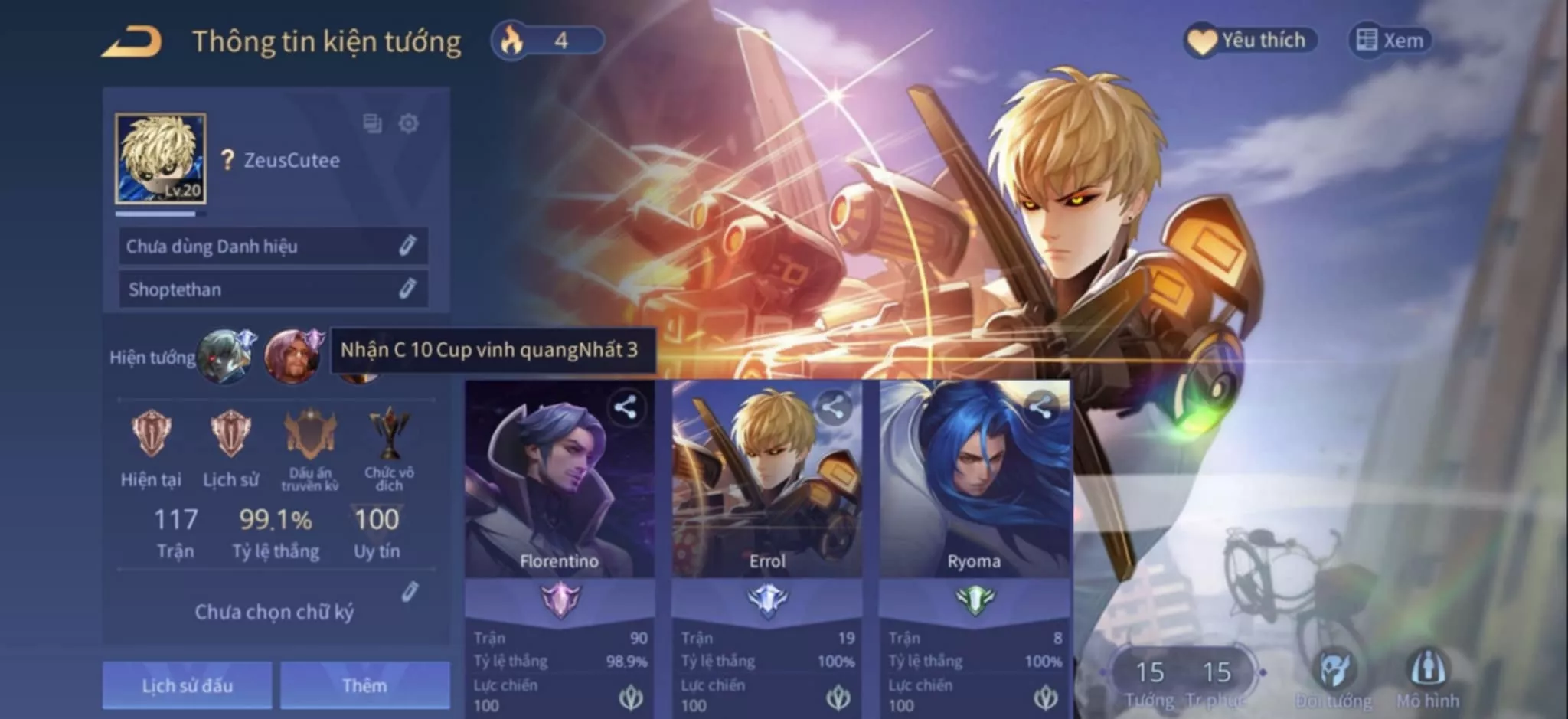Edit the Chưa dùng Danh hiệu title
1568x719 pixels.
click(407, 246)
